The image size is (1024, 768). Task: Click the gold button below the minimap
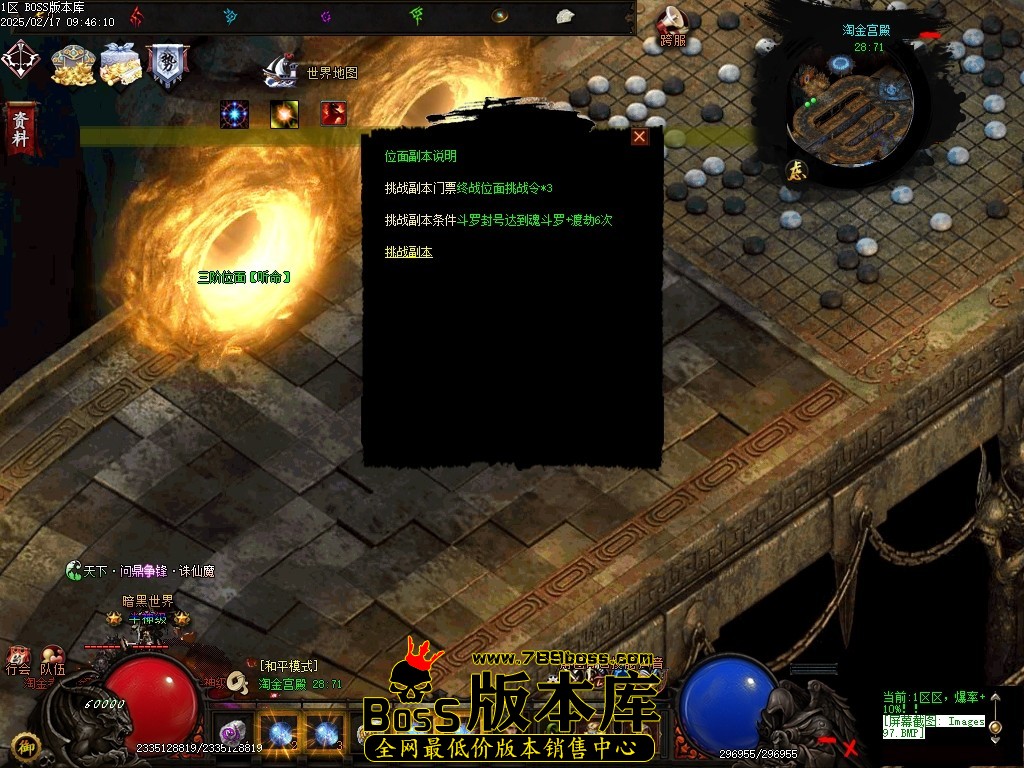pyautogui.click(x=797, y=169)
